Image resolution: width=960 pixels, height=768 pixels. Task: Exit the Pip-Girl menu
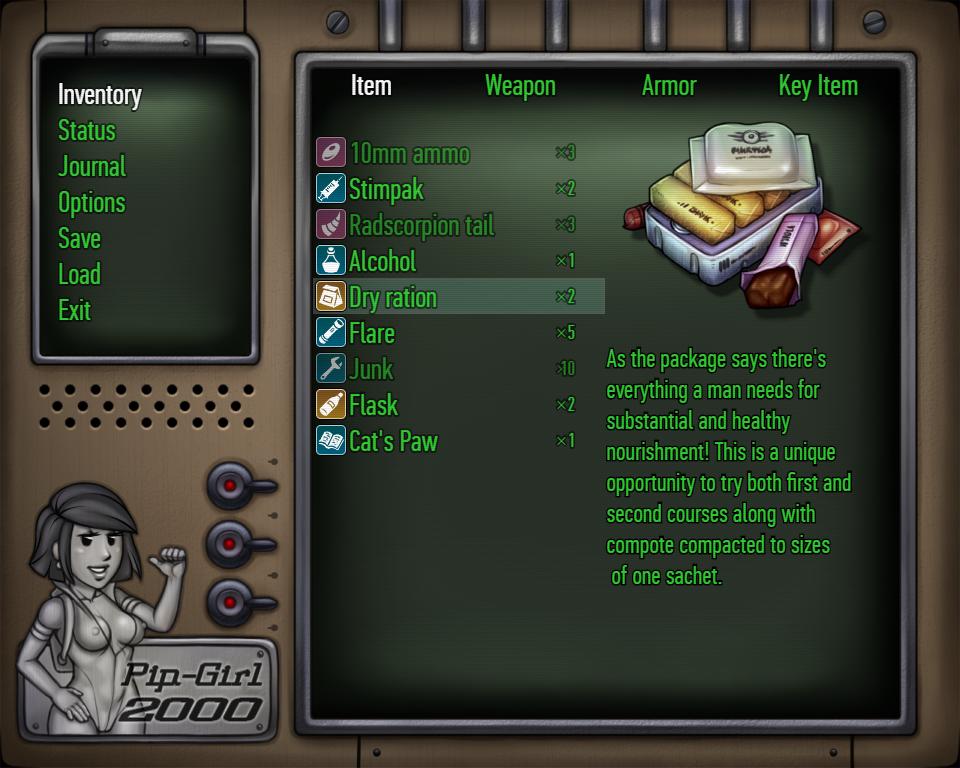(75, 311)
